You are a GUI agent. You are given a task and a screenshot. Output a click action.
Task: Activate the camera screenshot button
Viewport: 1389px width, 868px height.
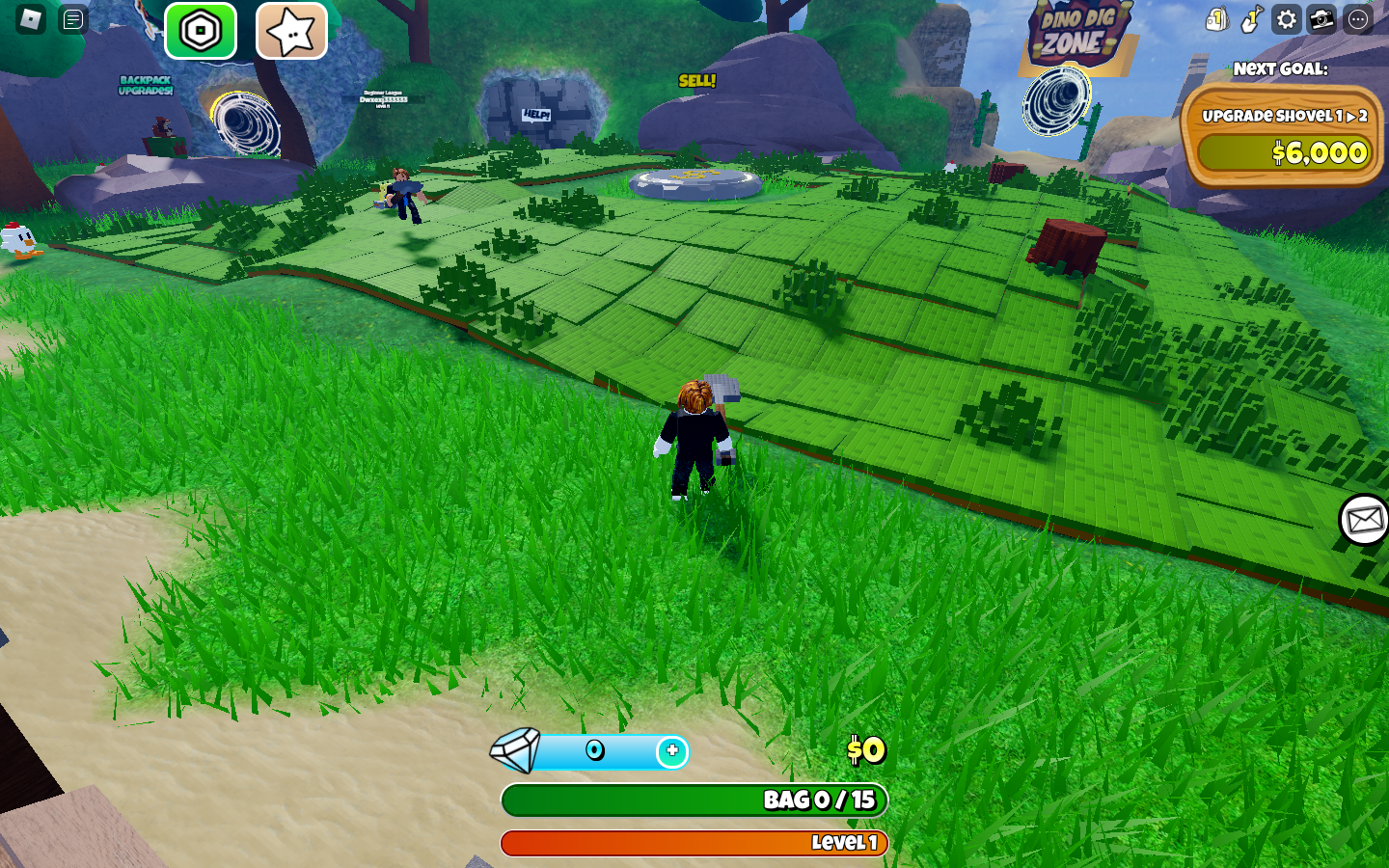click(1322, 19)
